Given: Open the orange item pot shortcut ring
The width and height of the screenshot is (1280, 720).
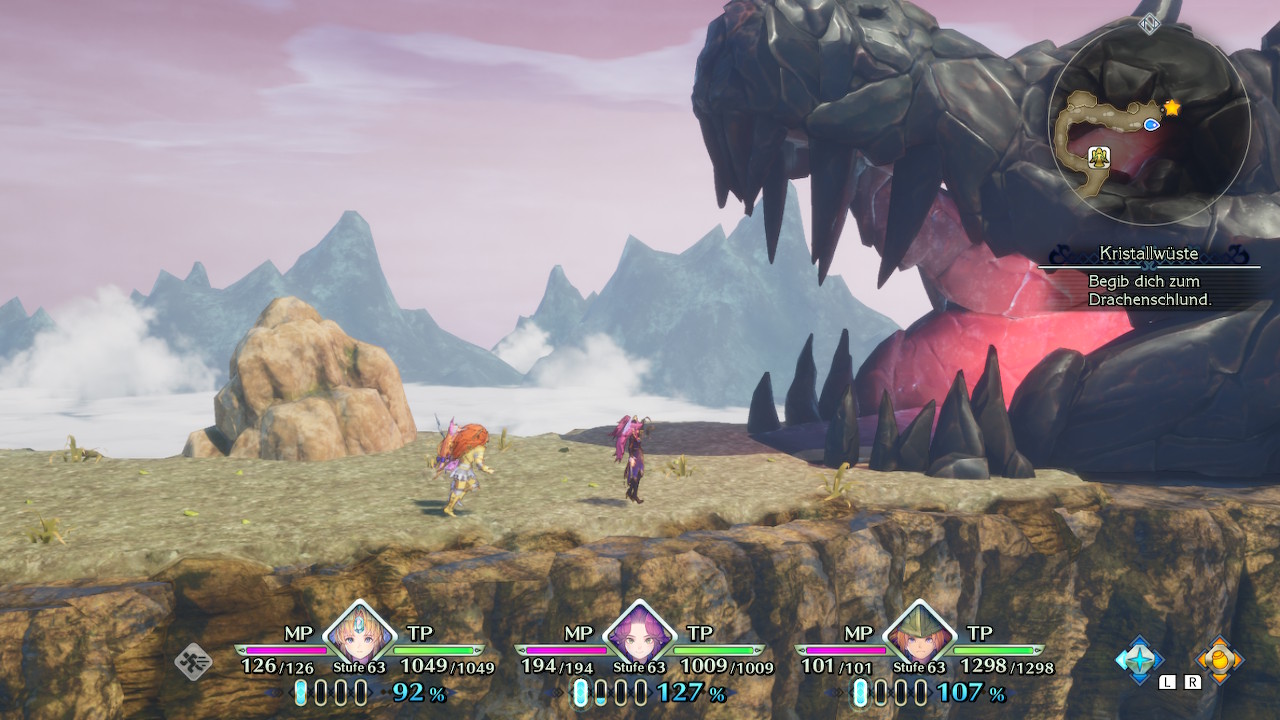Looking at the screenshot, I should coord(1220,659).
